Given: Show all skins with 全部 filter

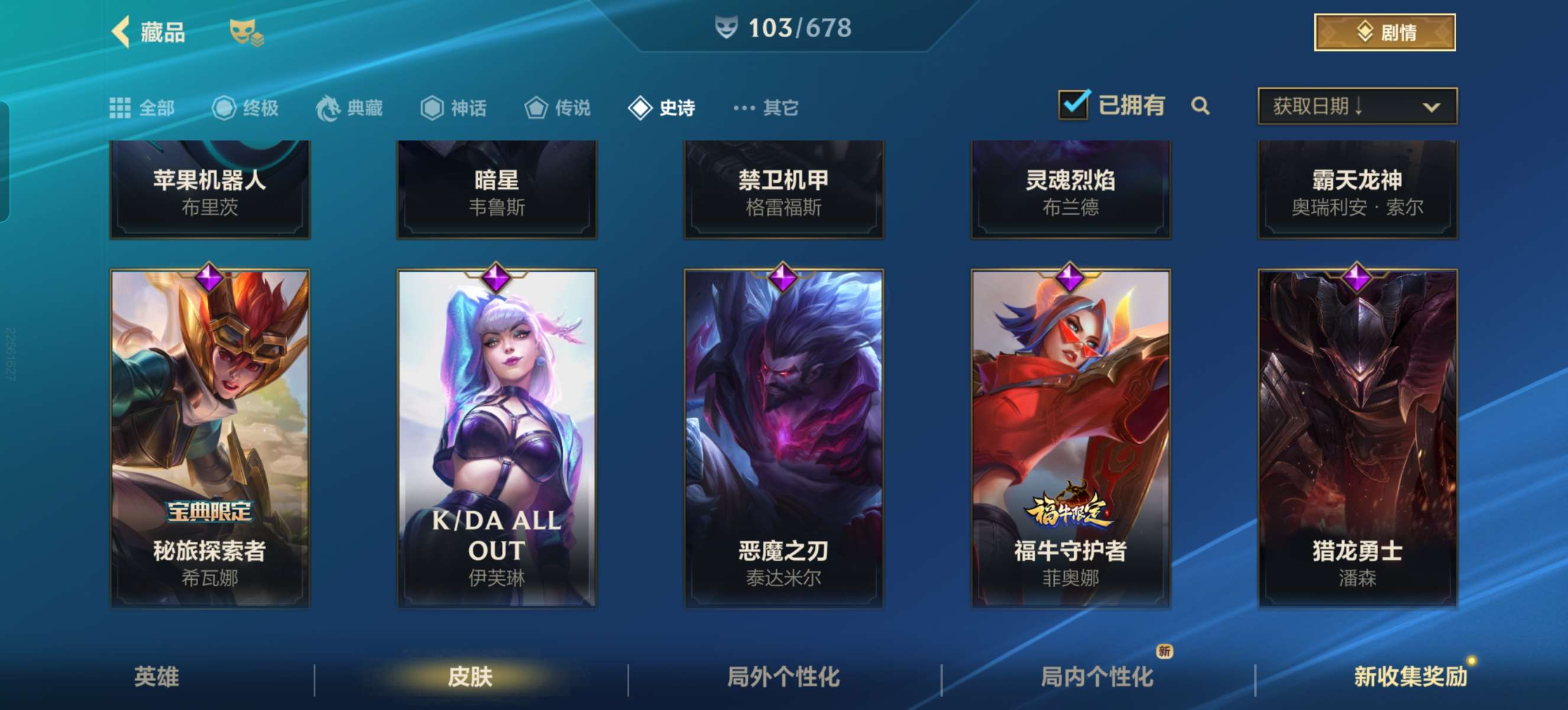Looking at the screenshot, I should pyautogui.click(x=142, y=108).
